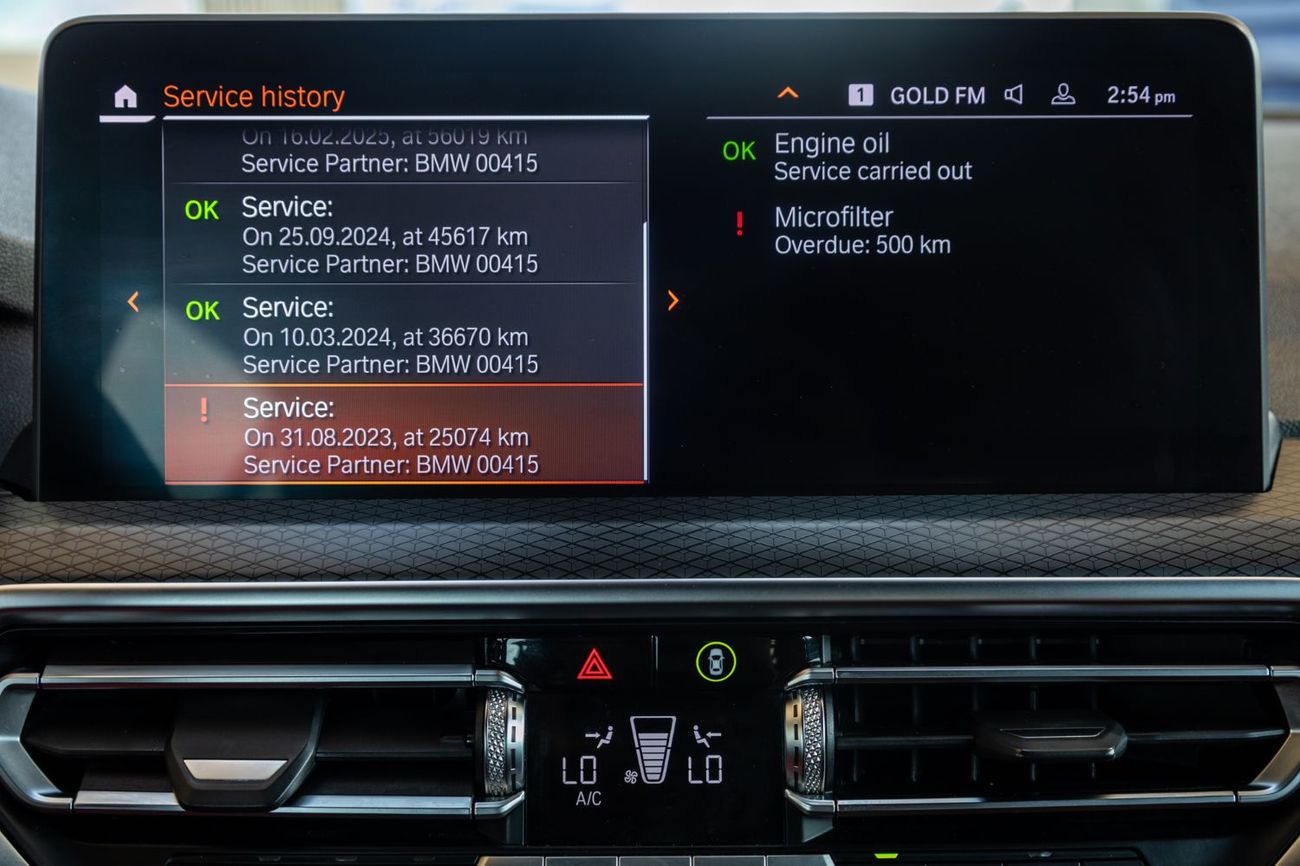Select the Service history title
The width and height of the screenshot is (1300, 866).
coord(254,96)
